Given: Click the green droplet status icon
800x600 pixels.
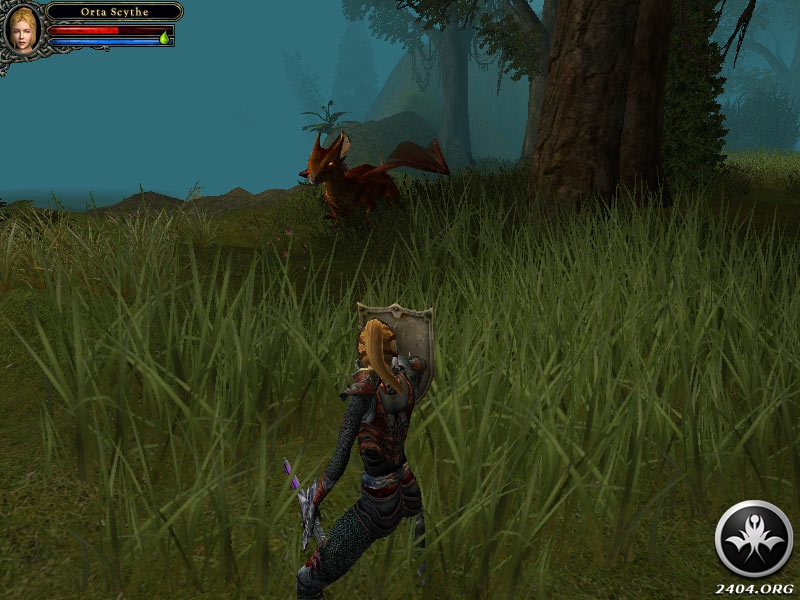Looking at the screenshot, I should (164, 38).
